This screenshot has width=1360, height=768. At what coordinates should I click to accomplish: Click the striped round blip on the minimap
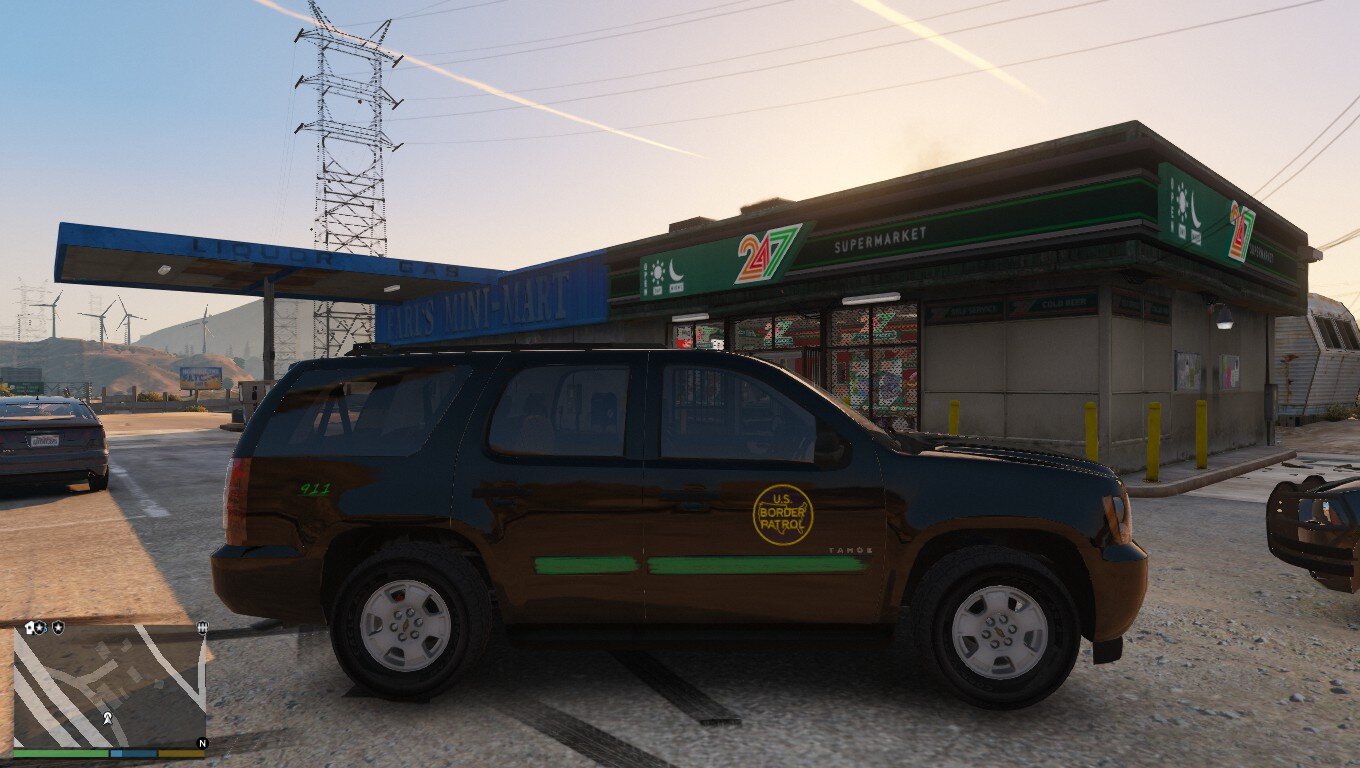203,628
